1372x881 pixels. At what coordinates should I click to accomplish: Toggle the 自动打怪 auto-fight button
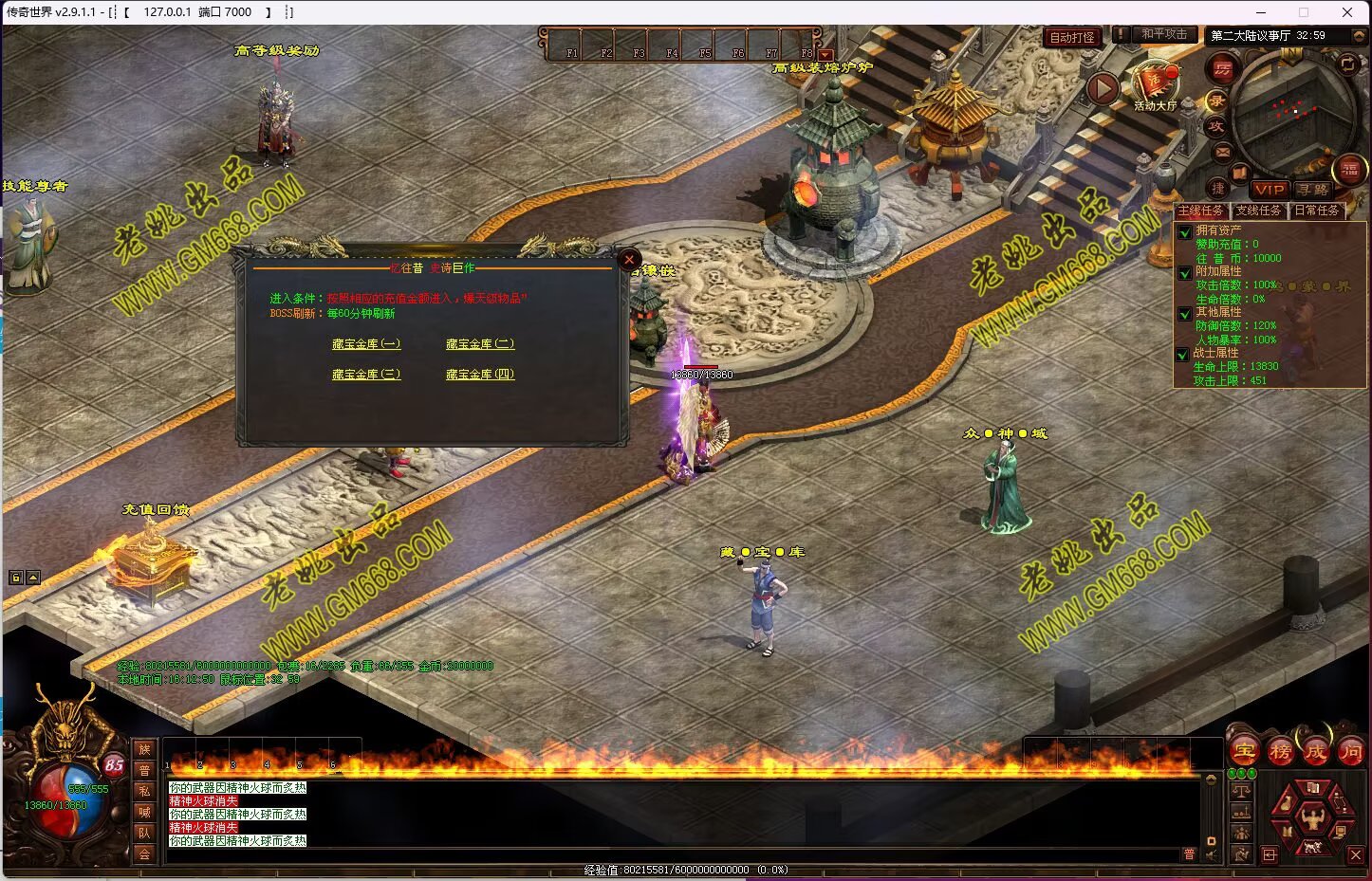pyautogui.click(x=1072, y=37)
